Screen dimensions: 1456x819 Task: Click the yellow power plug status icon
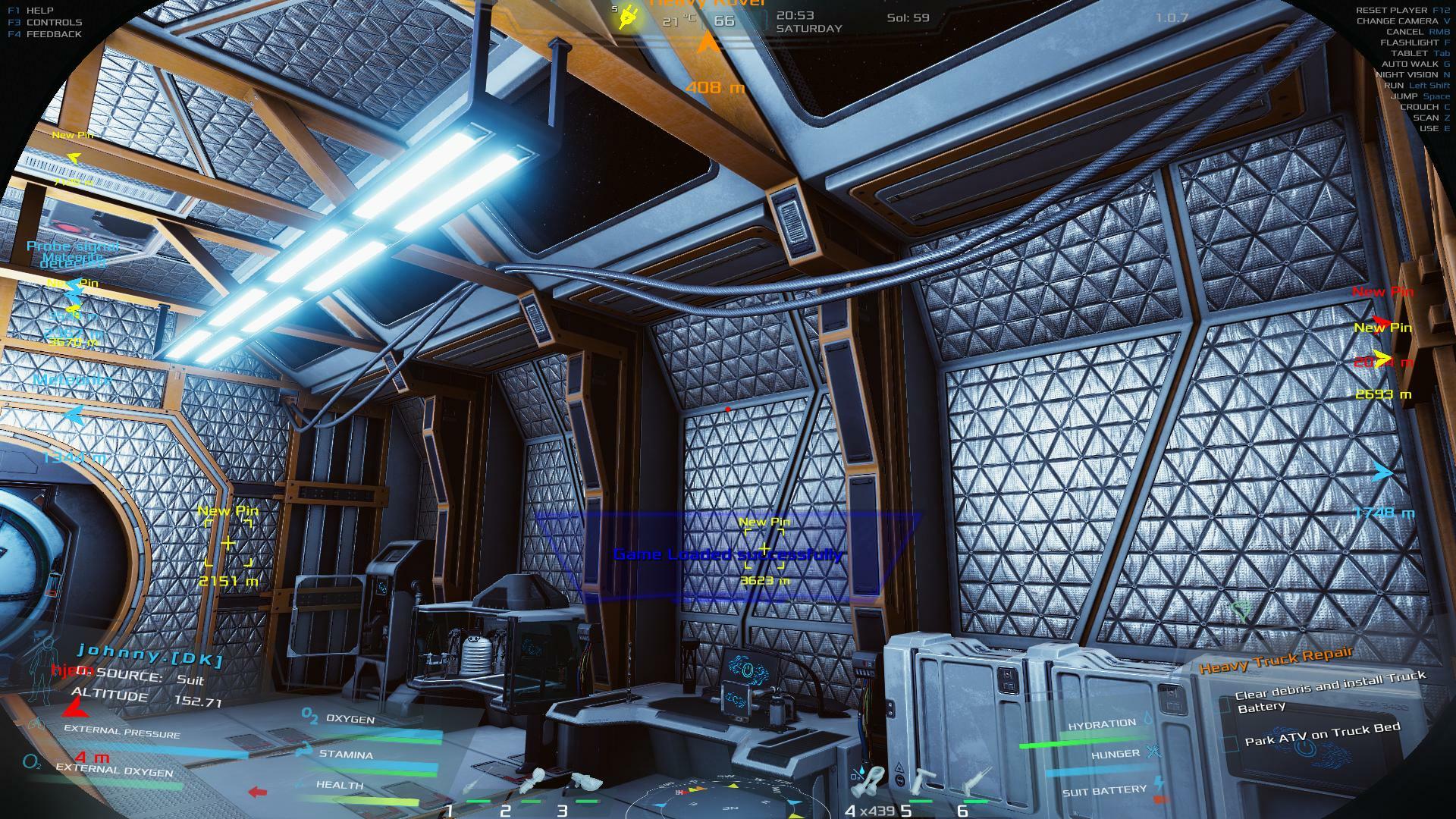click(x=629, y=17)
